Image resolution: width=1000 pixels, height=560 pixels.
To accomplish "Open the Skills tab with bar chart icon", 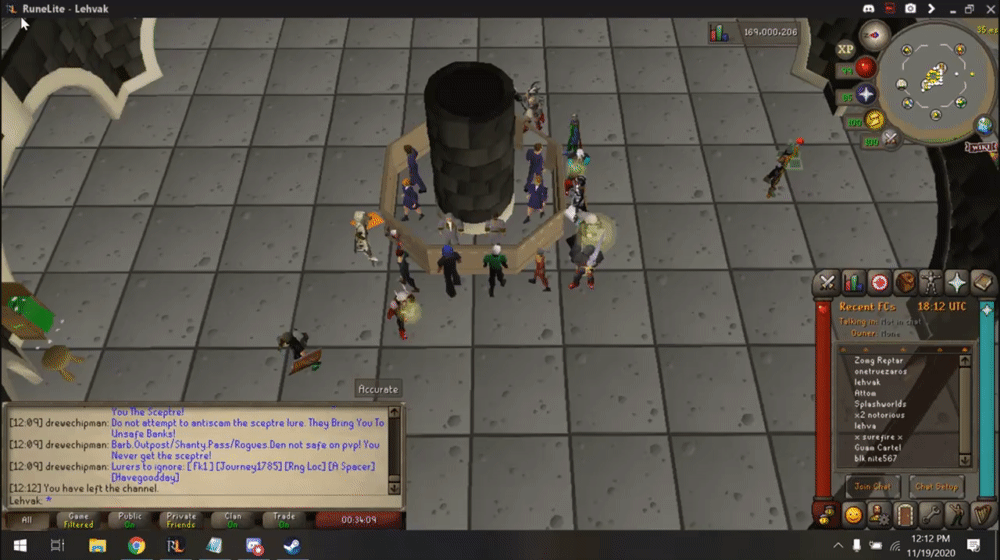I will (853, 282).
